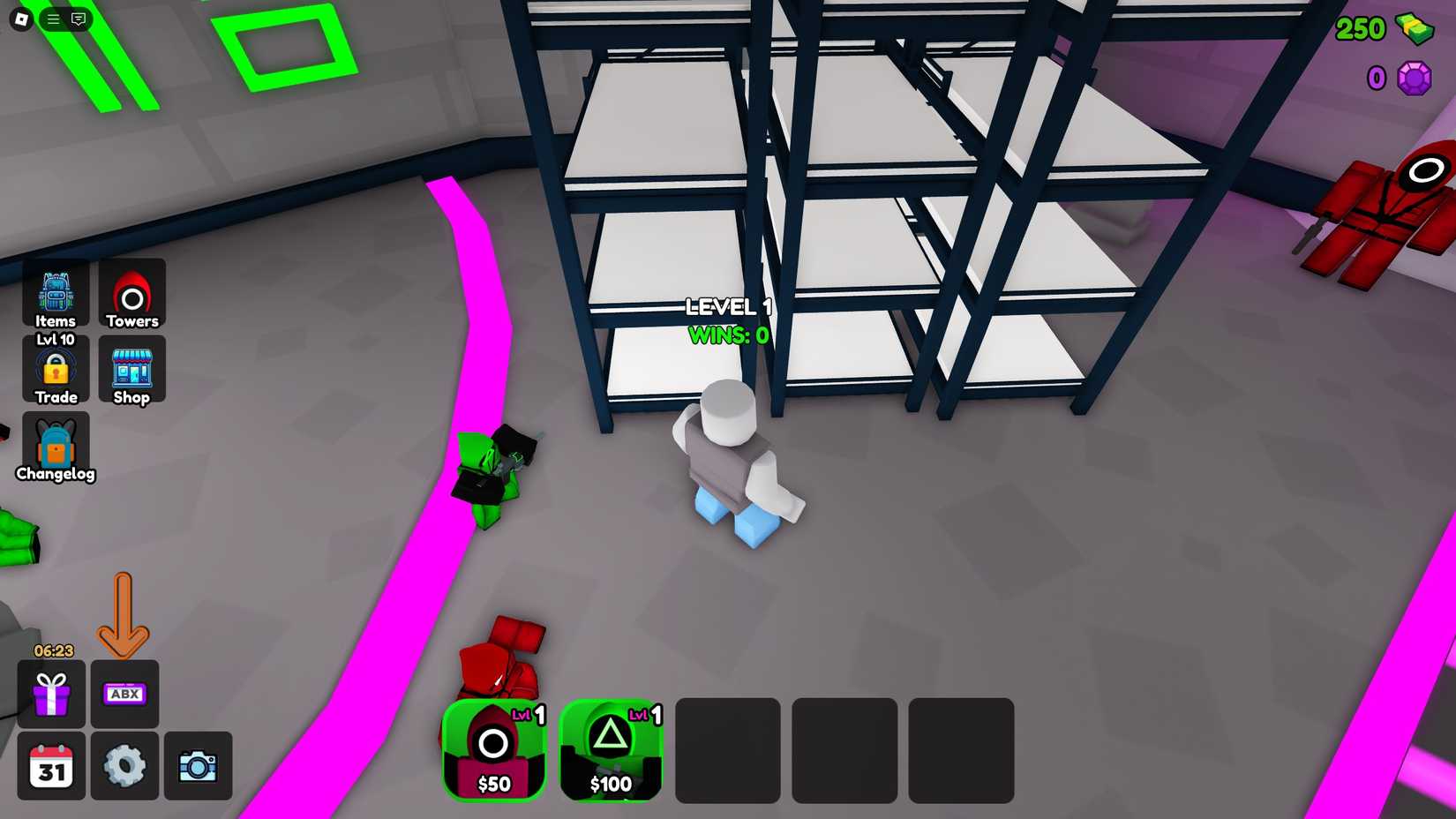Toggle the chat window open
The width and height of the screenshot is (1456, 819).
(x=80, y=18)
